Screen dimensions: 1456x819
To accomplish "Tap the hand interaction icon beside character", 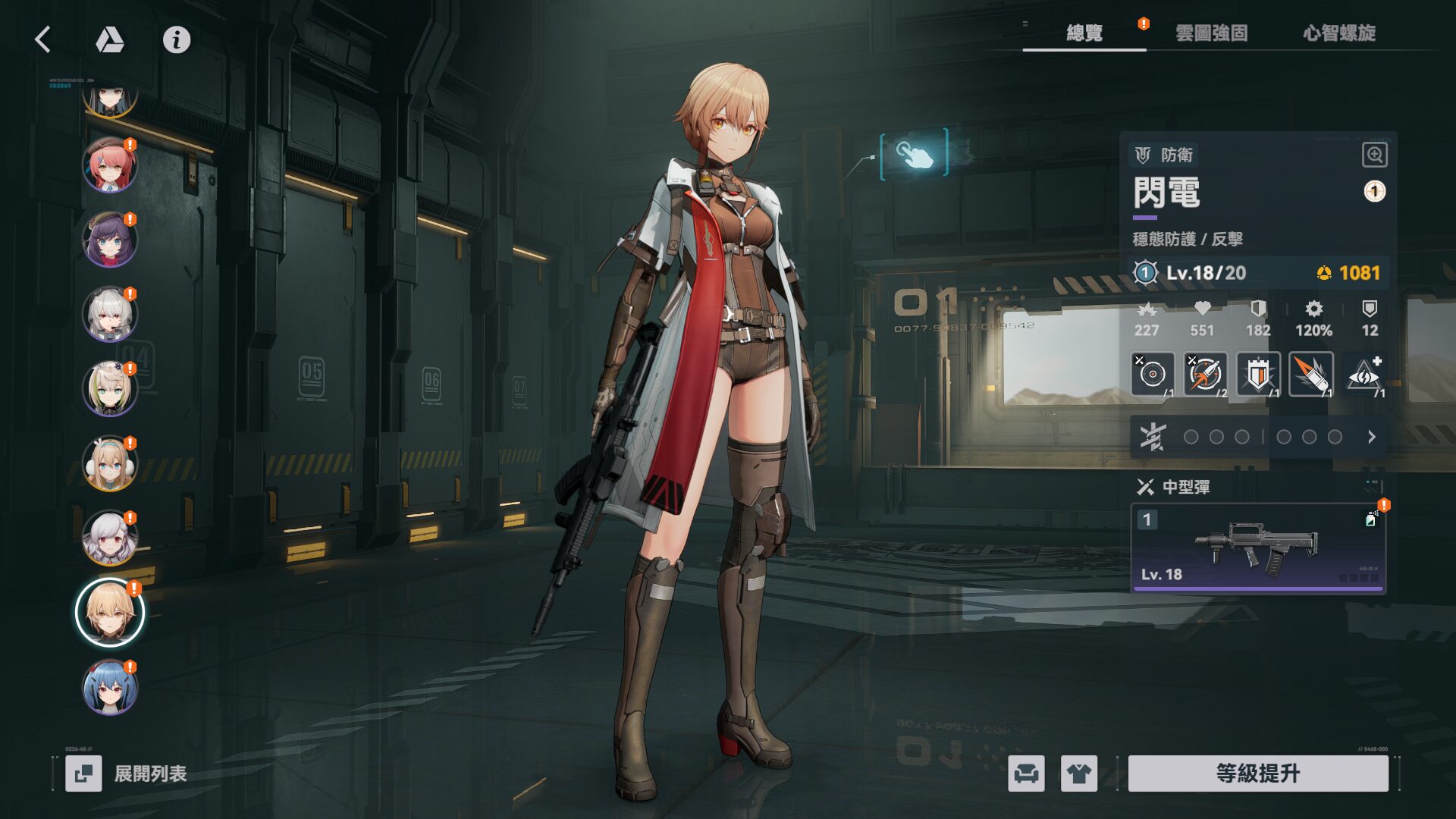I will coord(915,154).
